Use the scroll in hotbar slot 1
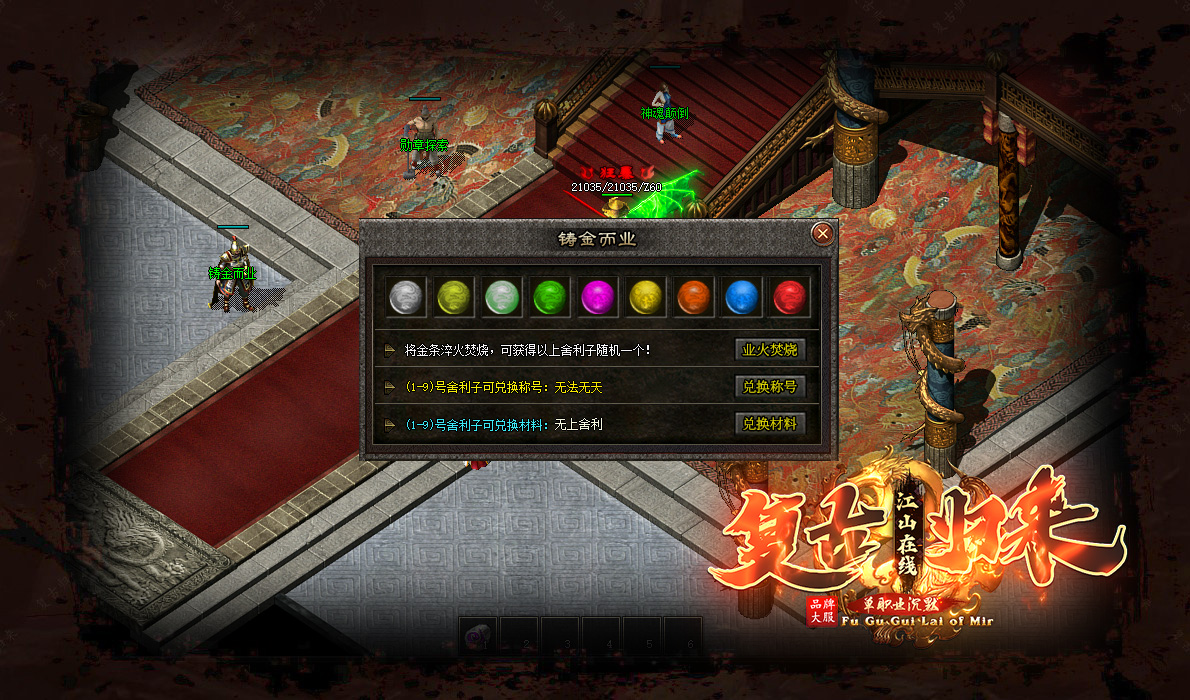Screen dimensions: 1190x700 click(x=479, y=636)
